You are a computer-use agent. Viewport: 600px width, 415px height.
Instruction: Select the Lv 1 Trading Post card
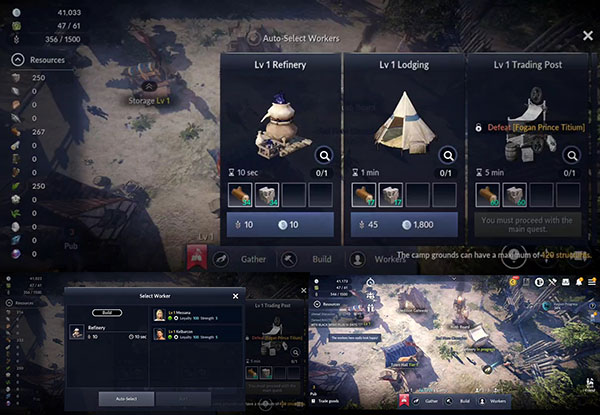coord(527,112)
